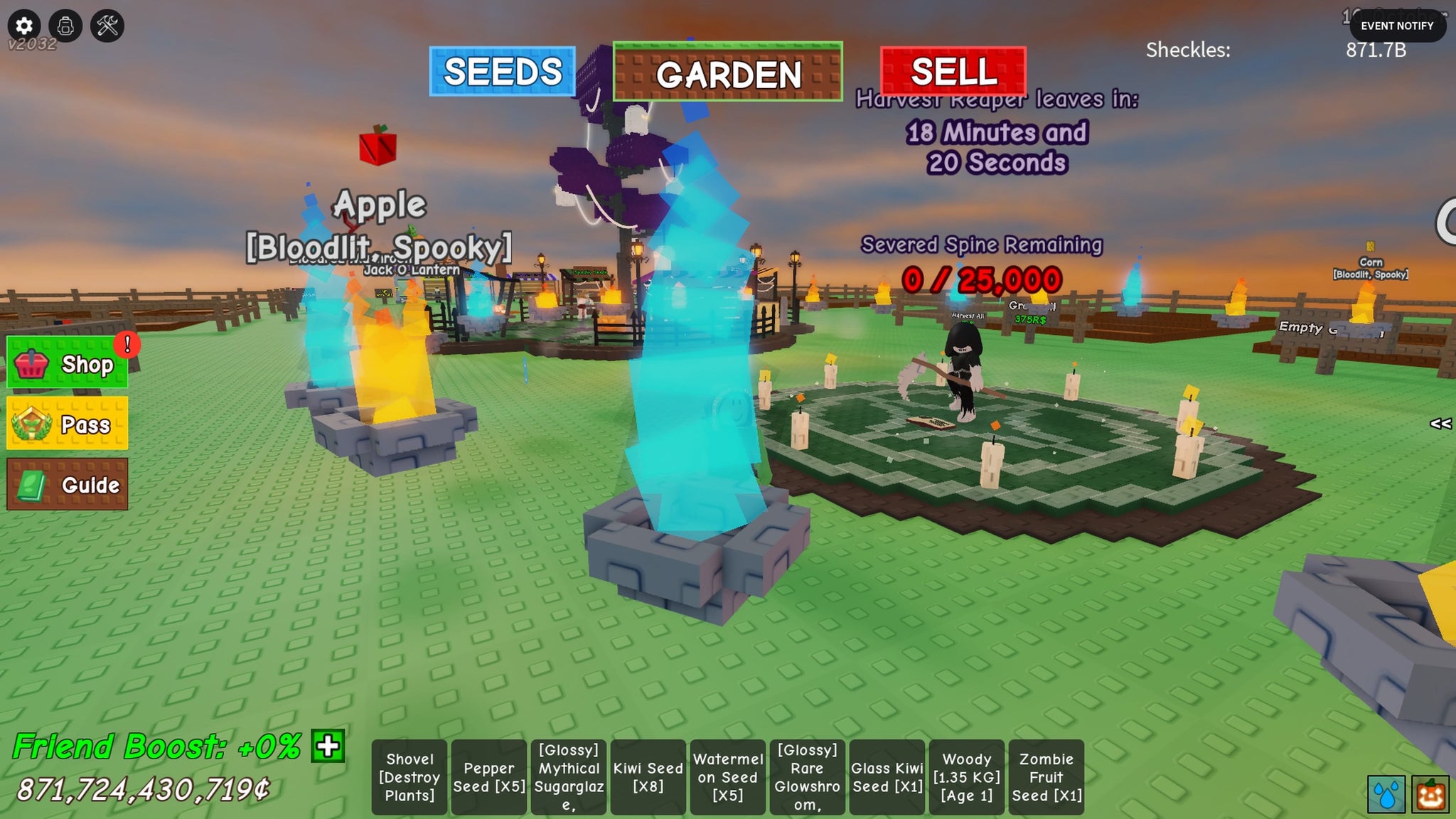
Task: Equip the Woody 1.35 KG slot
Action: pyautogui.click(x=967, y=777)
